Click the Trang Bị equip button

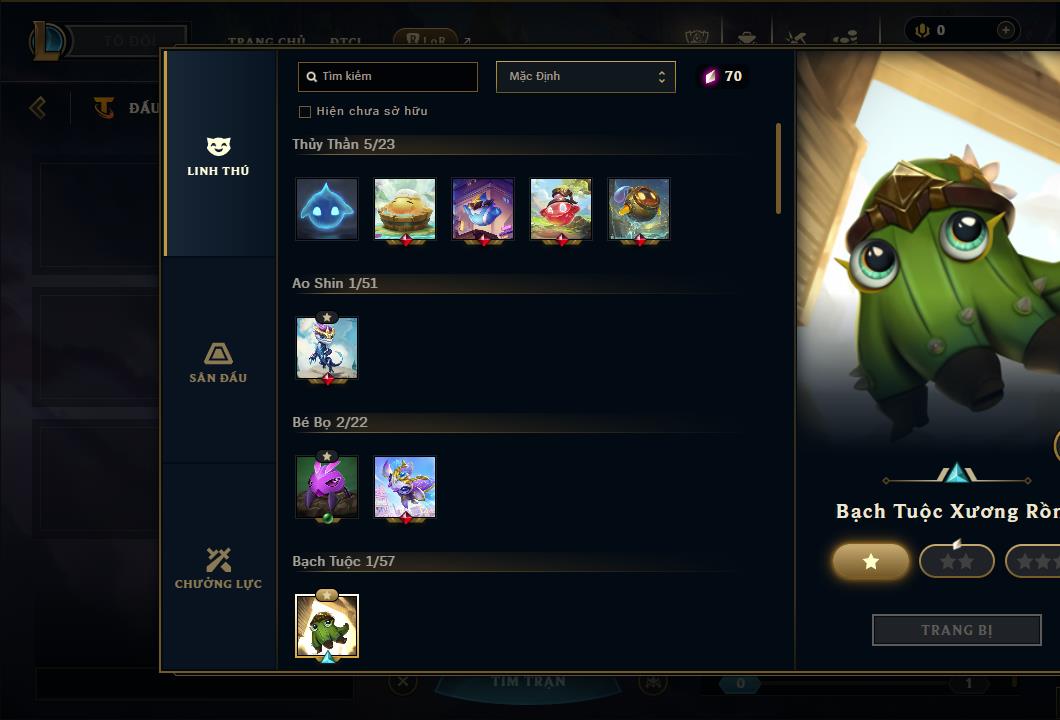(x=957, y=630)
